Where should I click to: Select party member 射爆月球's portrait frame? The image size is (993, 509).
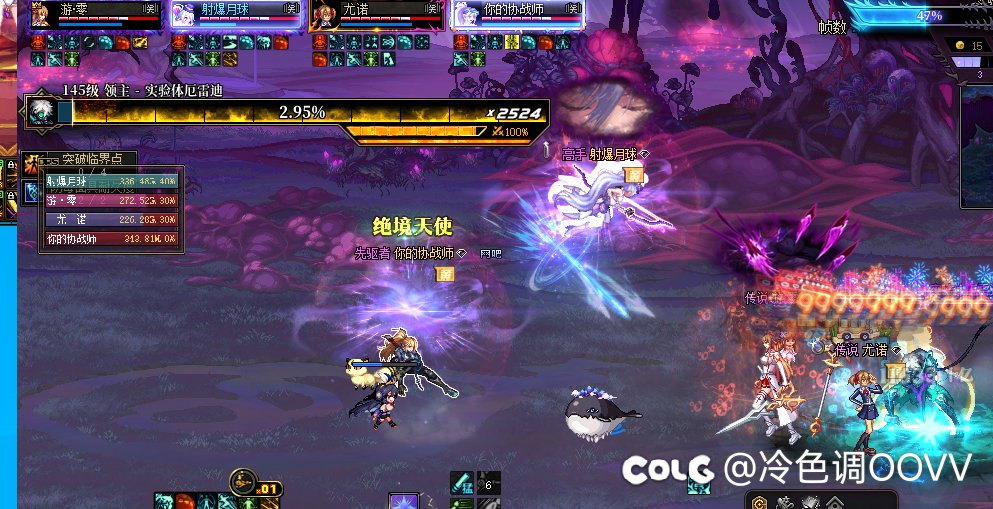[182, 16]
